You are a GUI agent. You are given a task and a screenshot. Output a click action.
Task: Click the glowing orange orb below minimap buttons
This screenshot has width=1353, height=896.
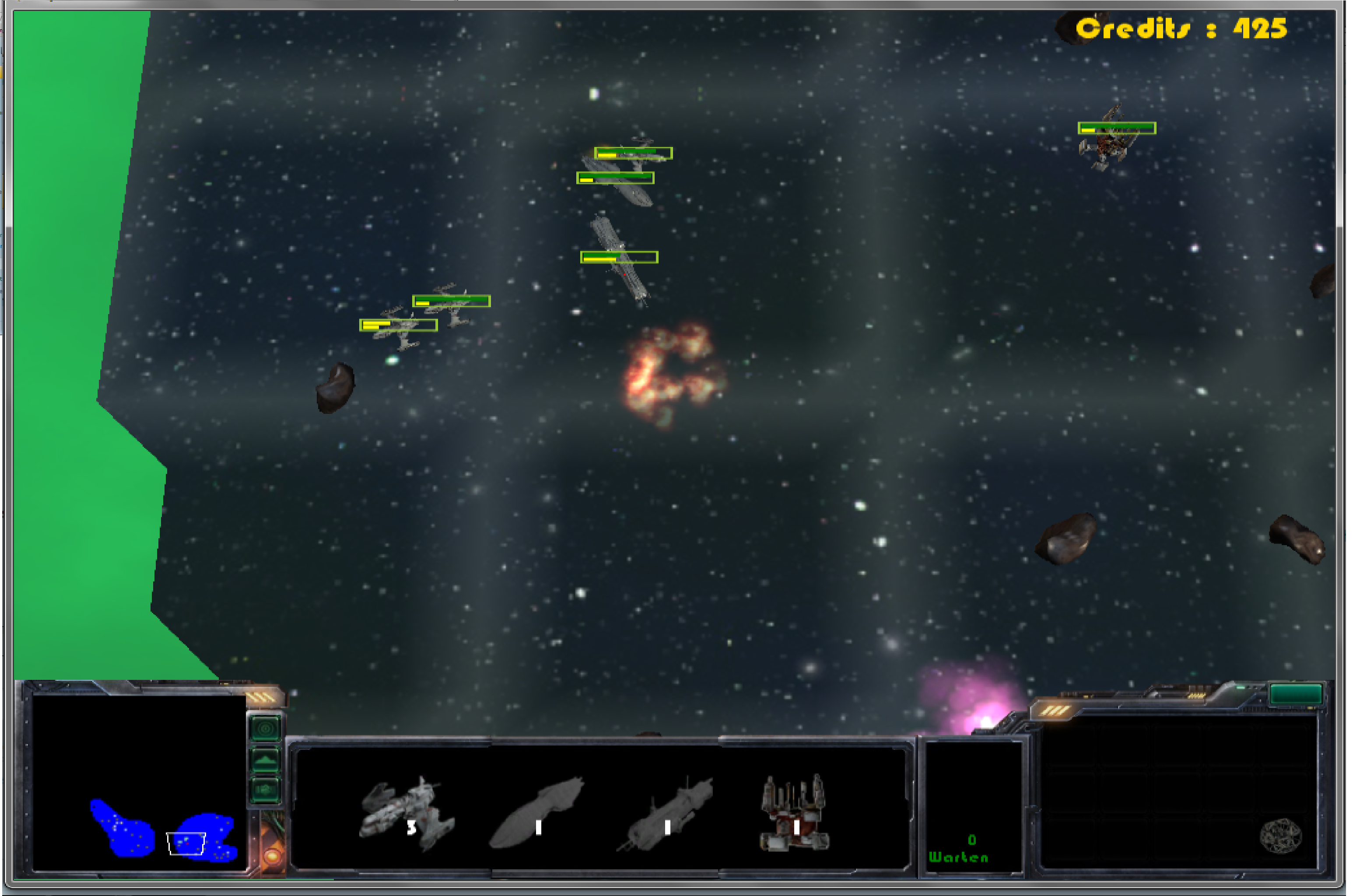272,855
